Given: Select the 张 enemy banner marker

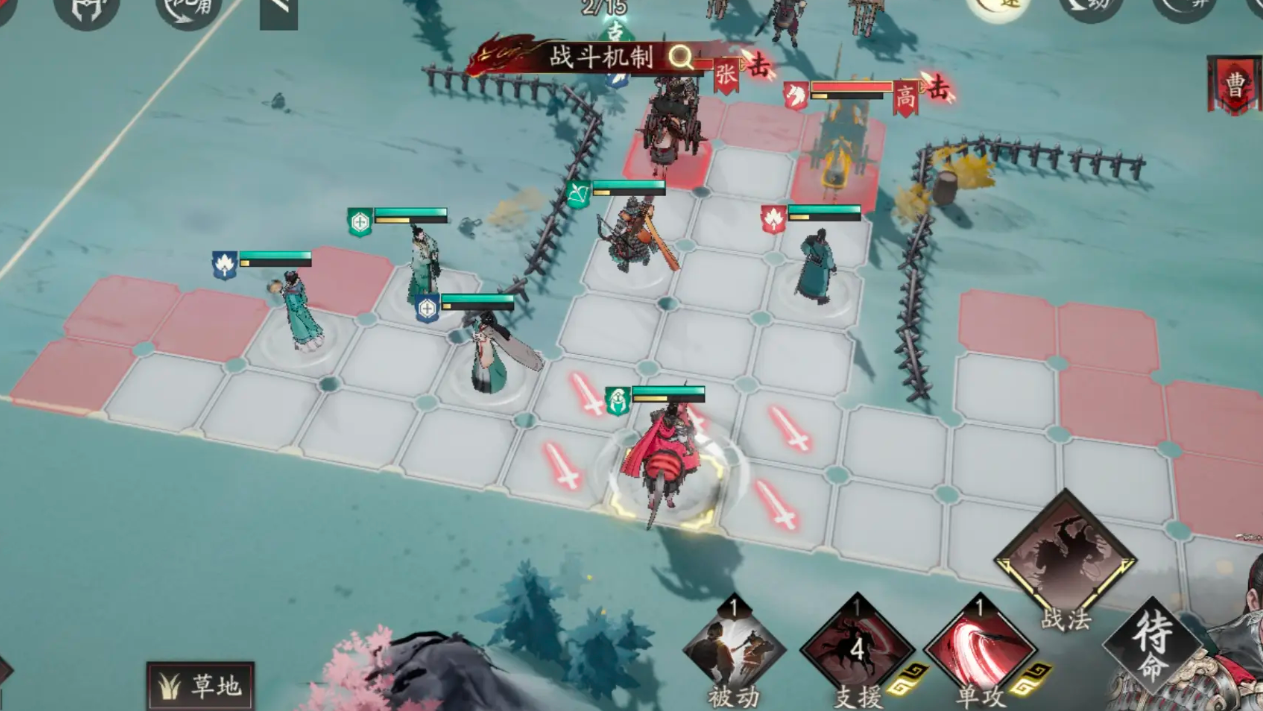Looking at the screenshot, I should tap(726, 75).
